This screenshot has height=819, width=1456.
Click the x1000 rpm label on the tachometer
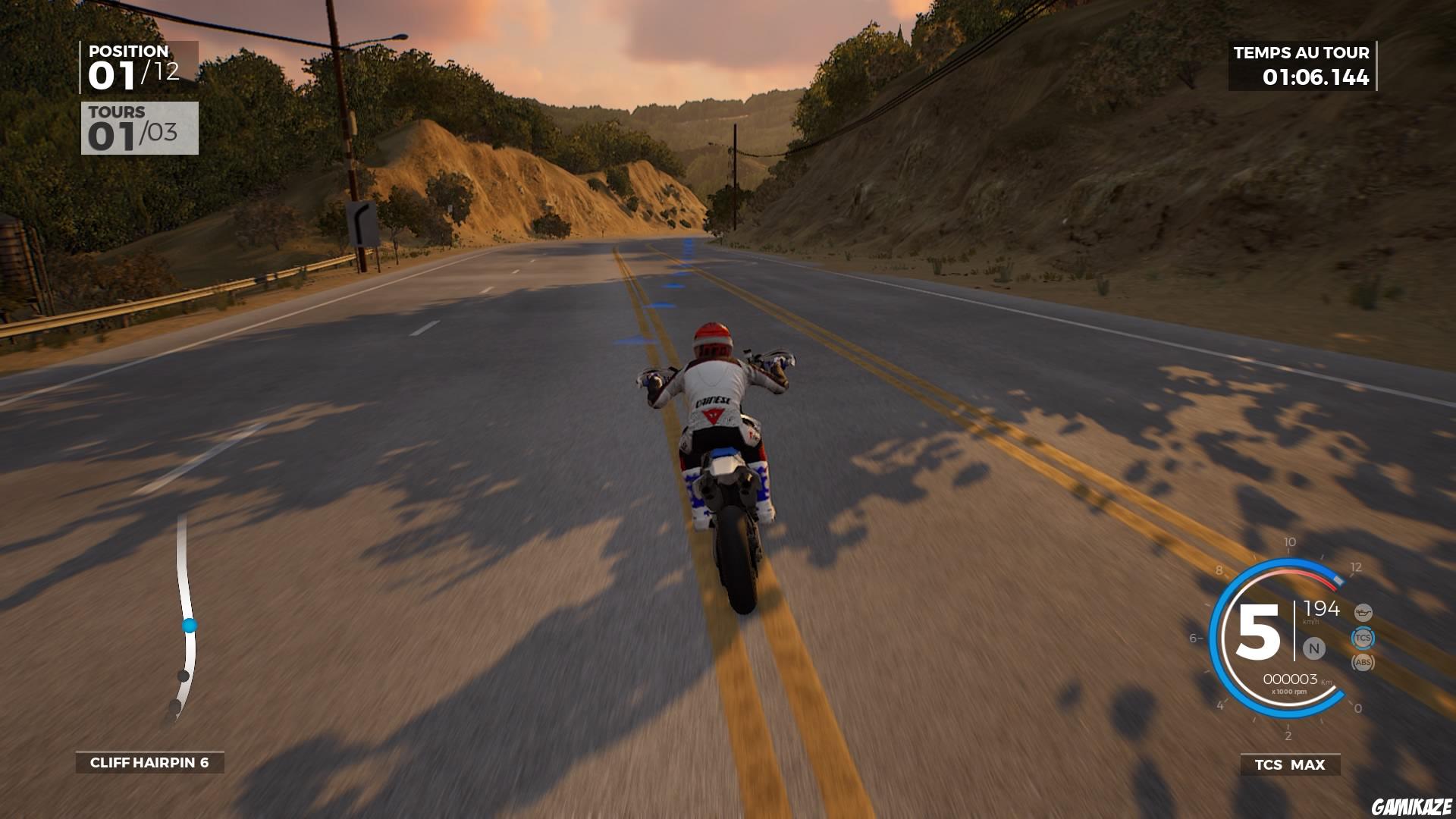(x=1289, y=692)
